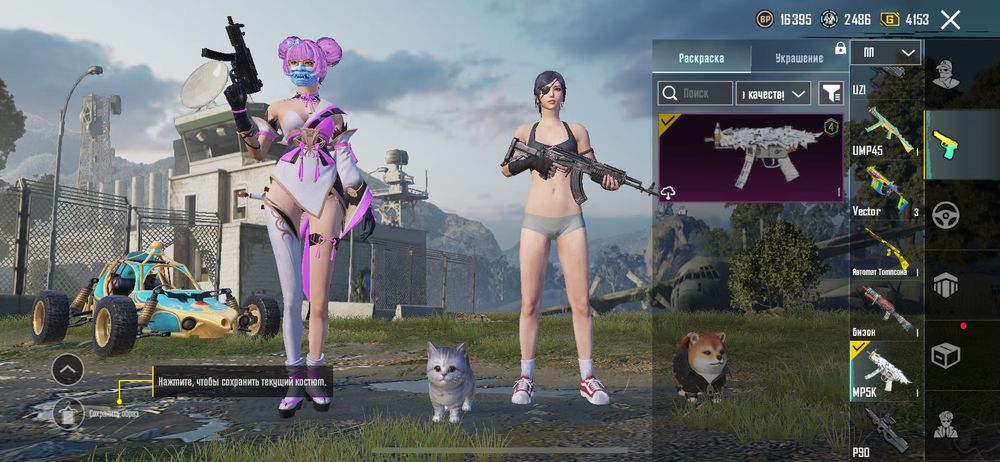Select the white MP5K skin card

[750, 157]
